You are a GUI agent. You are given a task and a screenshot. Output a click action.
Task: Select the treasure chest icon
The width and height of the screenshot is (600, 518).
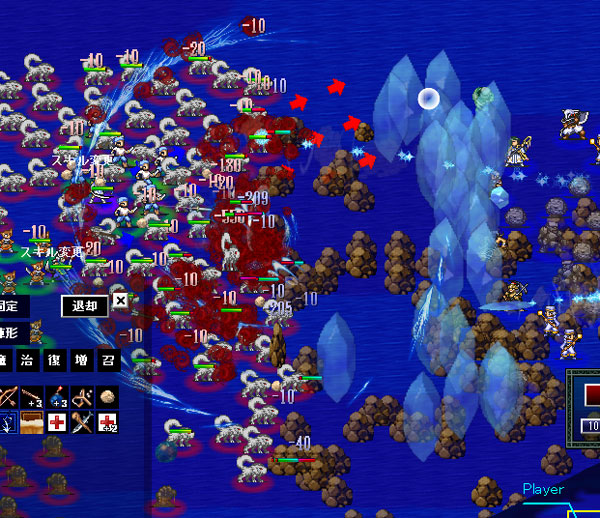tap(33, 422)
